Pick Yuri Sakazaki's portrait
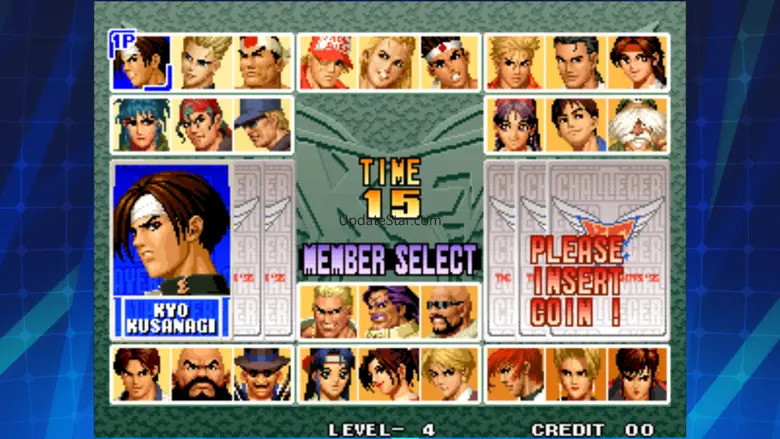Viewport: 780px width, 439px height. [x=637, y=62]
